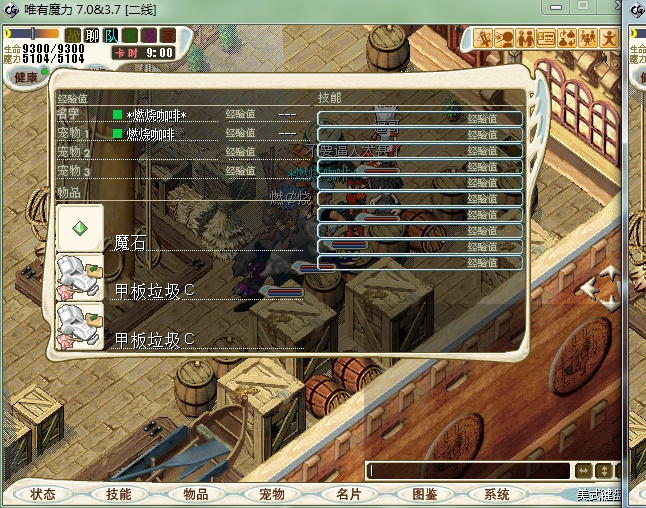646x508 pixels.
Task: Open the 技能 skills menu
Action: pos(119,494)
